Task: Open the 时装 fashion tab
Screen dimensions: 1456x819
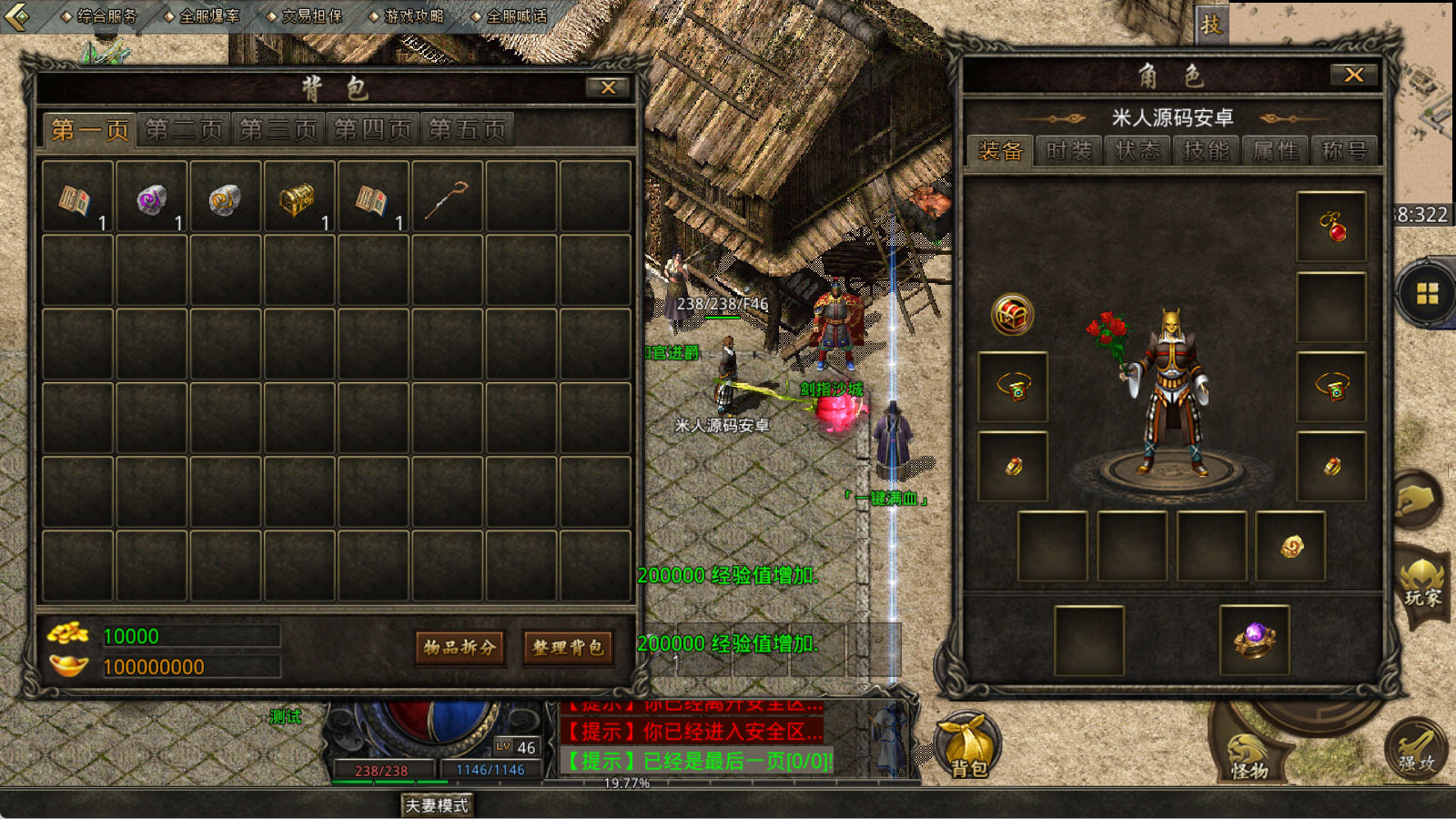Action: click(x=1068, y=151)
